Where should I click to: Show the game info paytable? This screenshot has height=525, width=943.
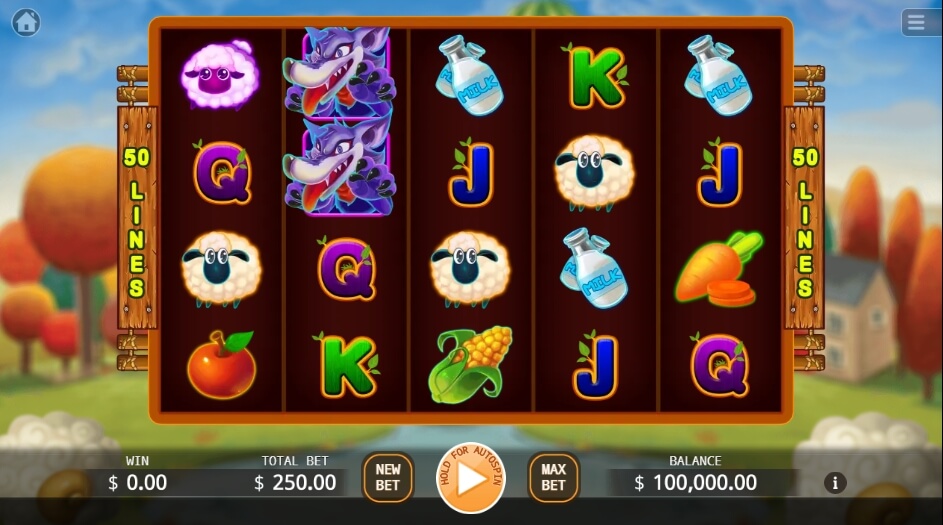835,483
